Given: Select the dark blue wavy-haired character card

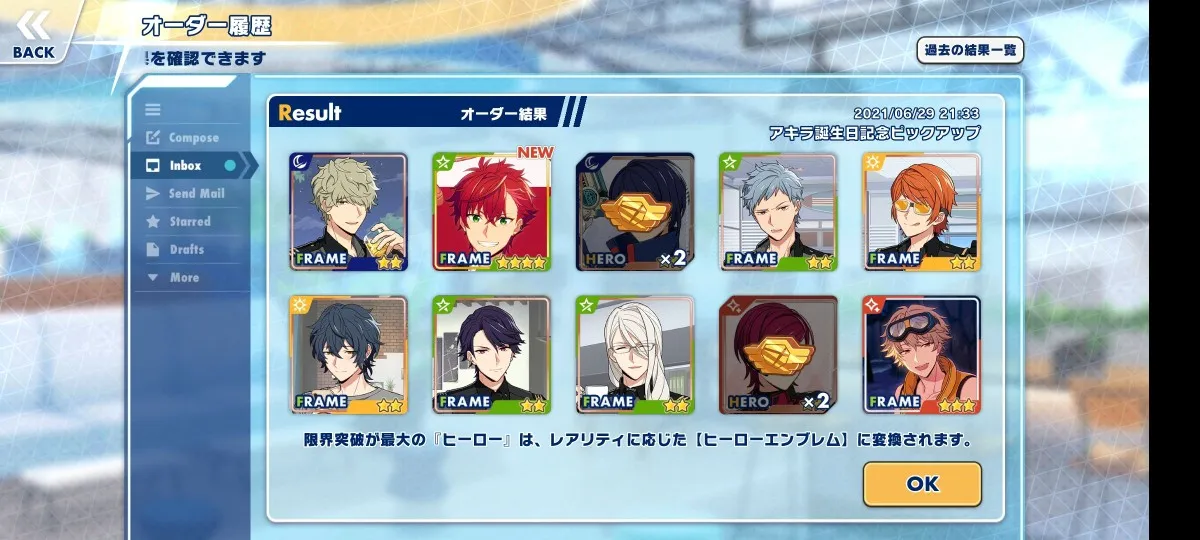Looking at the screenshot, I should click(348, 355).
